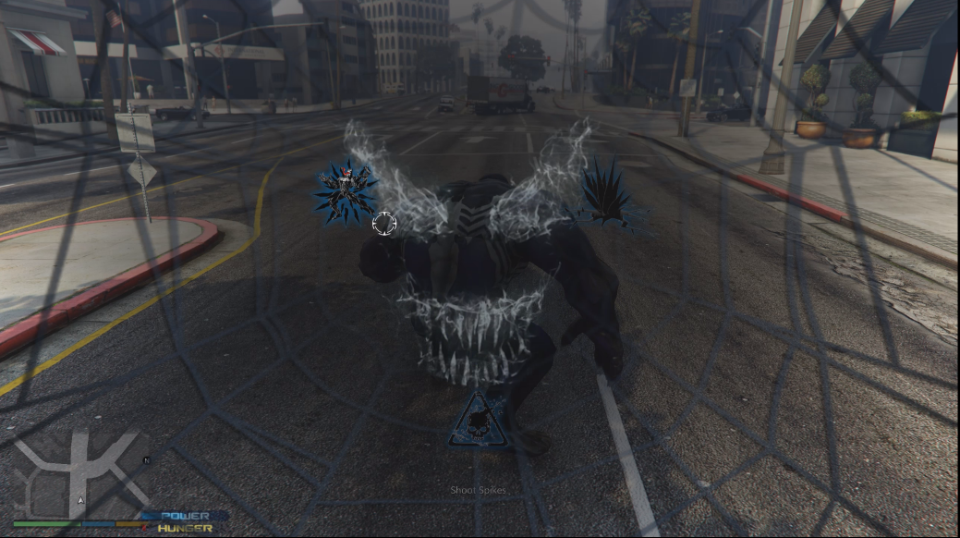
Task: Select the Shoot Spikes skull triangle ability
Action: 478,420
